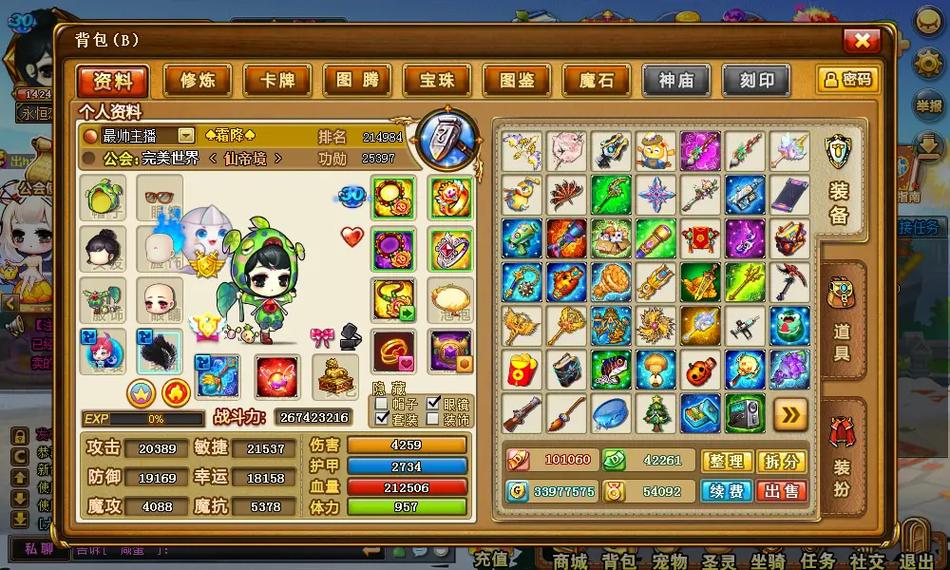Image resolution: width=950 pixels, height=570 pixels.
Task: Go to the next inventory page arrow
Action: click(x=790, y=413)
